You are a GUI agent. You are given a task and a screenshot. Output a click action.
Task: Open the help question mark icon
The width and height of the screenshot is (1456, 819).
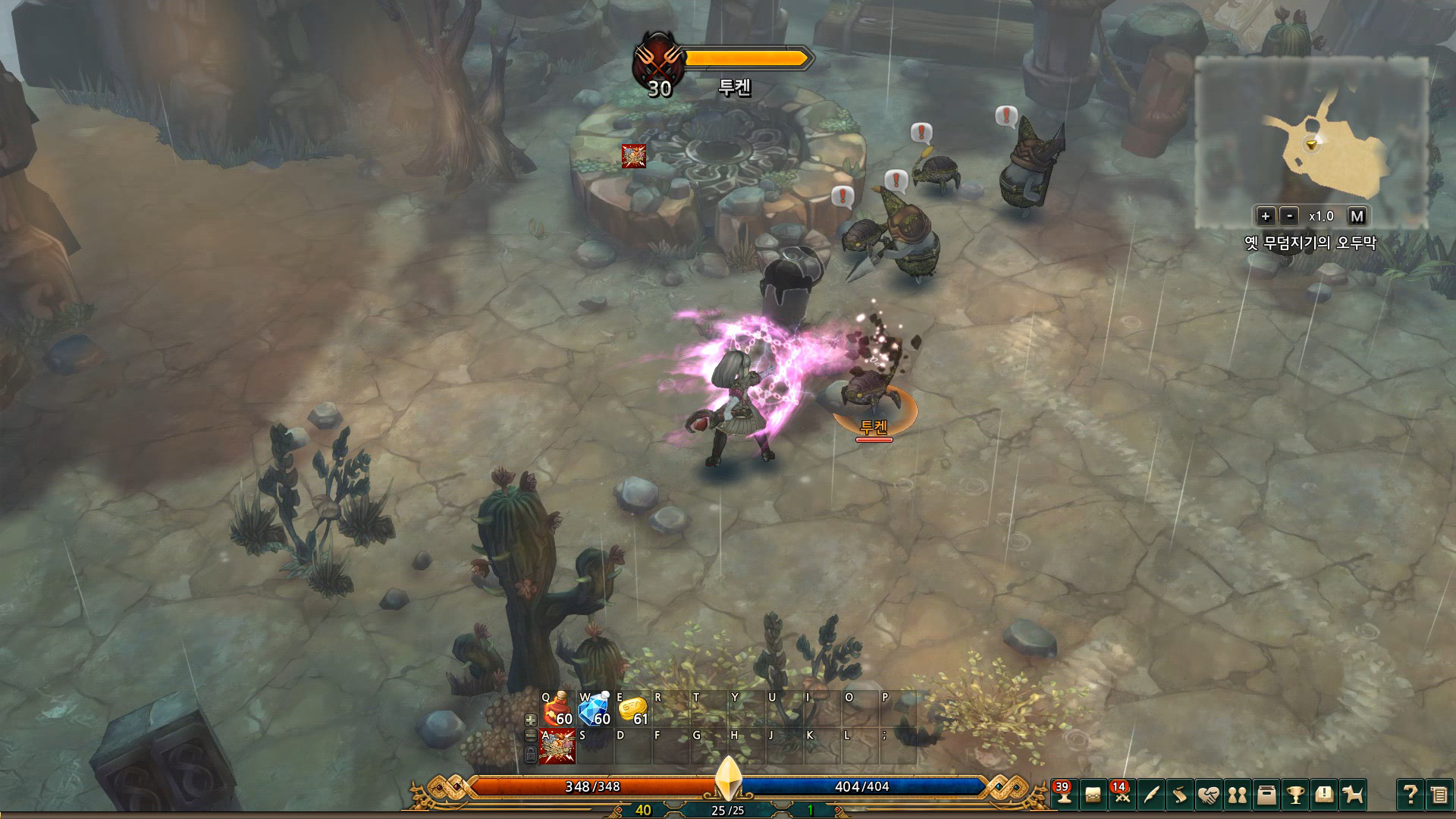click(1412, 798)
